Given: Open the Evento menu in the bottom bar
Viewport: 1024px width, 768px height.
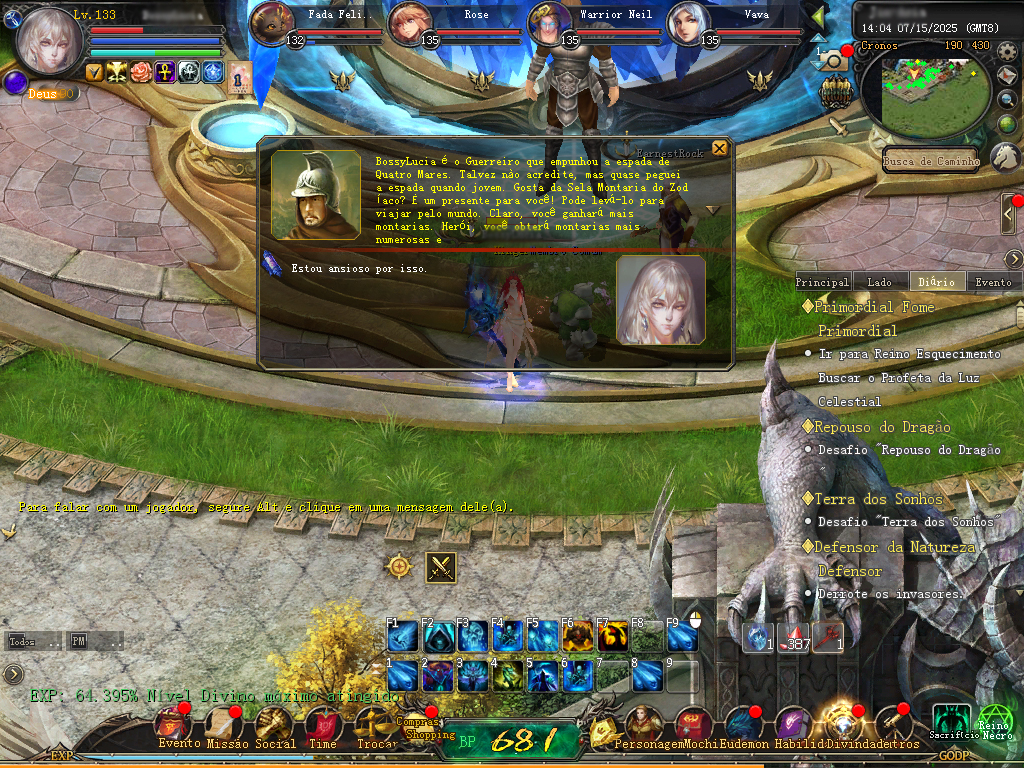Looking at the screenshot, I should pos(174,726).
